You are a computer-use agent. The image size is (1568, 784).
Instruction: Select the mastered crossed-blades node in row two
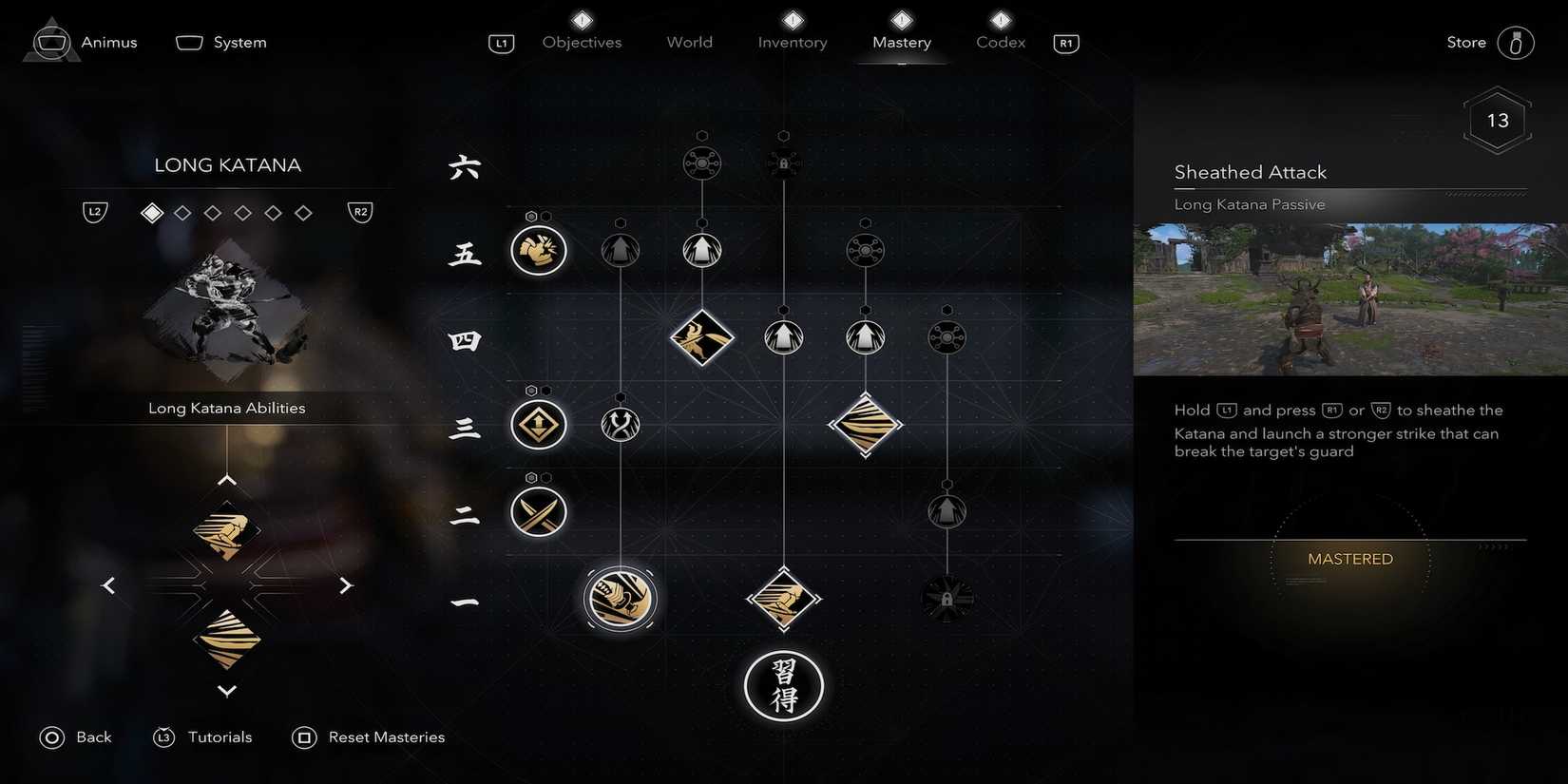pyautogui.click(x=538, y=511)
